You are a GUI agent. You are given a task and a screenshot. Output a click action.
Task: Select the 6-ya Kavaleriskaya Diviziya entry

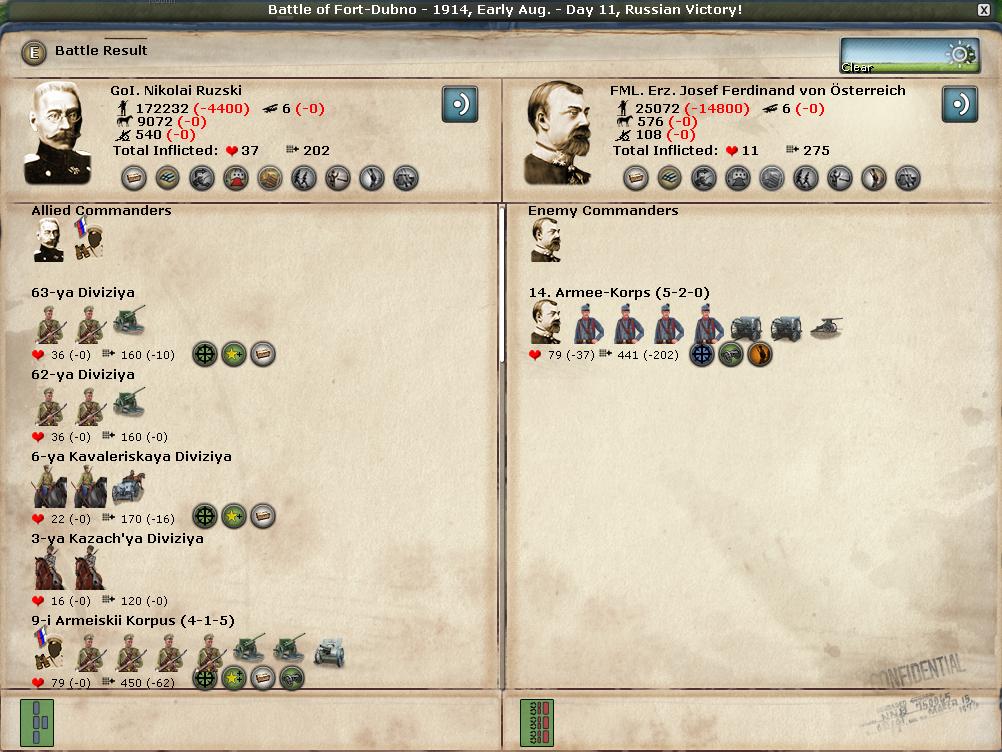click(131, 457)
